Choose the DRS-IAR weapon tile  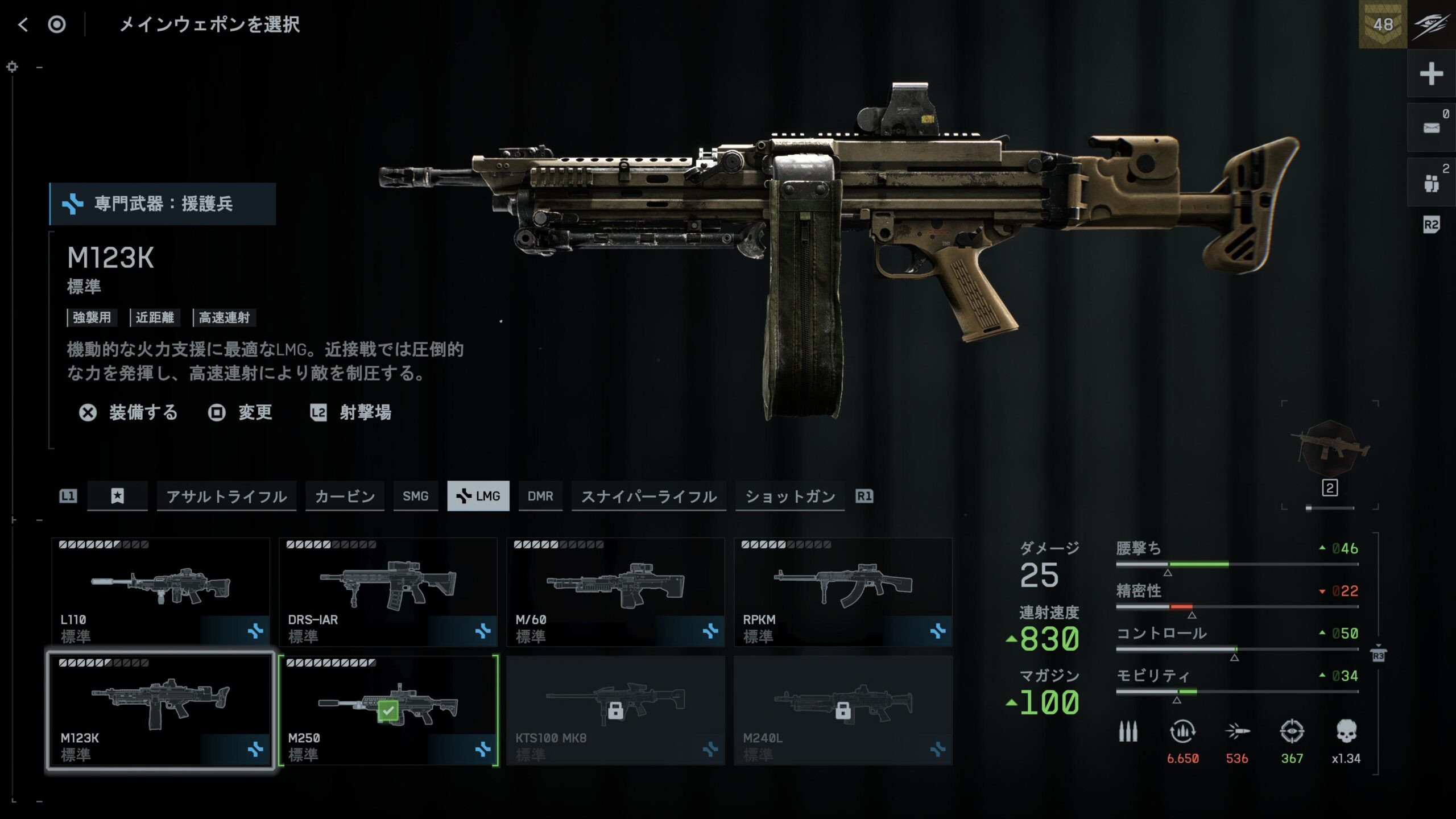(x=388, y=591)
